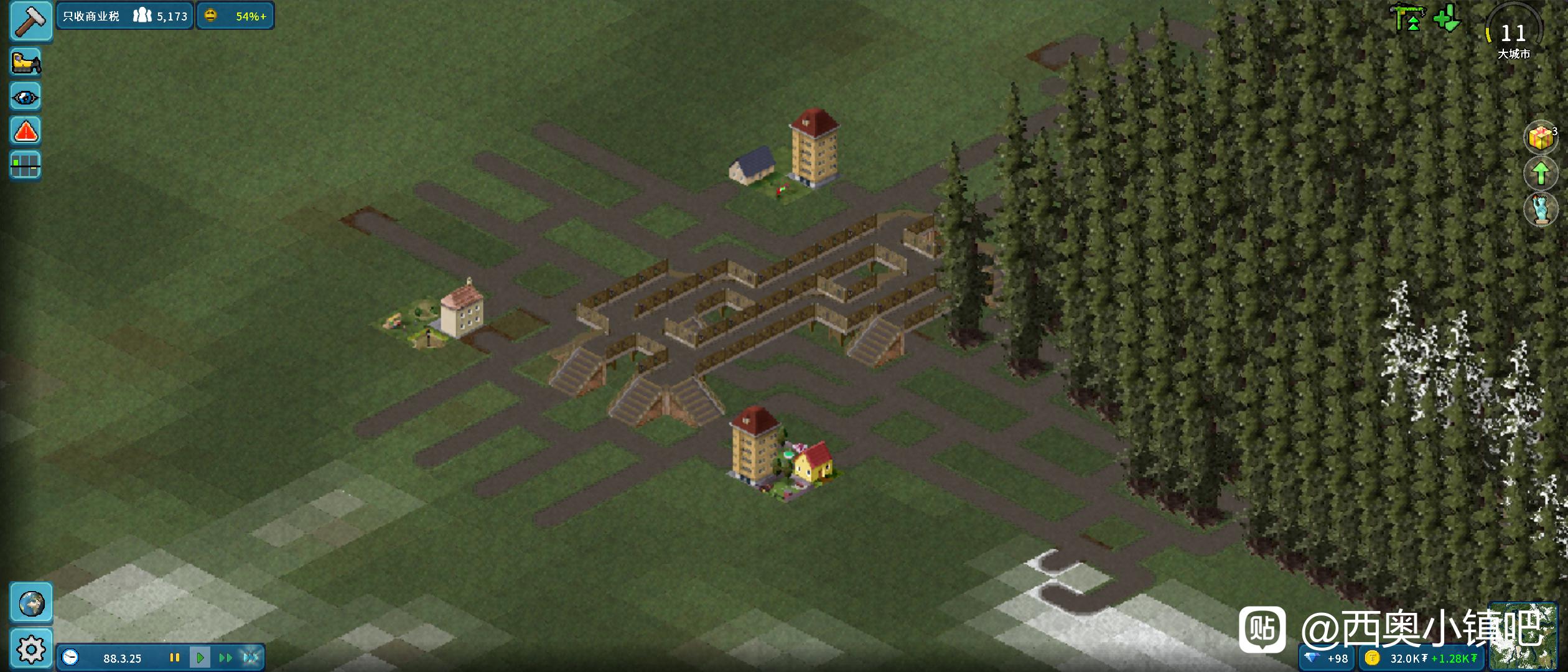Open the diamonds balance panel
Screen dimensions: 1568x672
[x=1327, y=658]
